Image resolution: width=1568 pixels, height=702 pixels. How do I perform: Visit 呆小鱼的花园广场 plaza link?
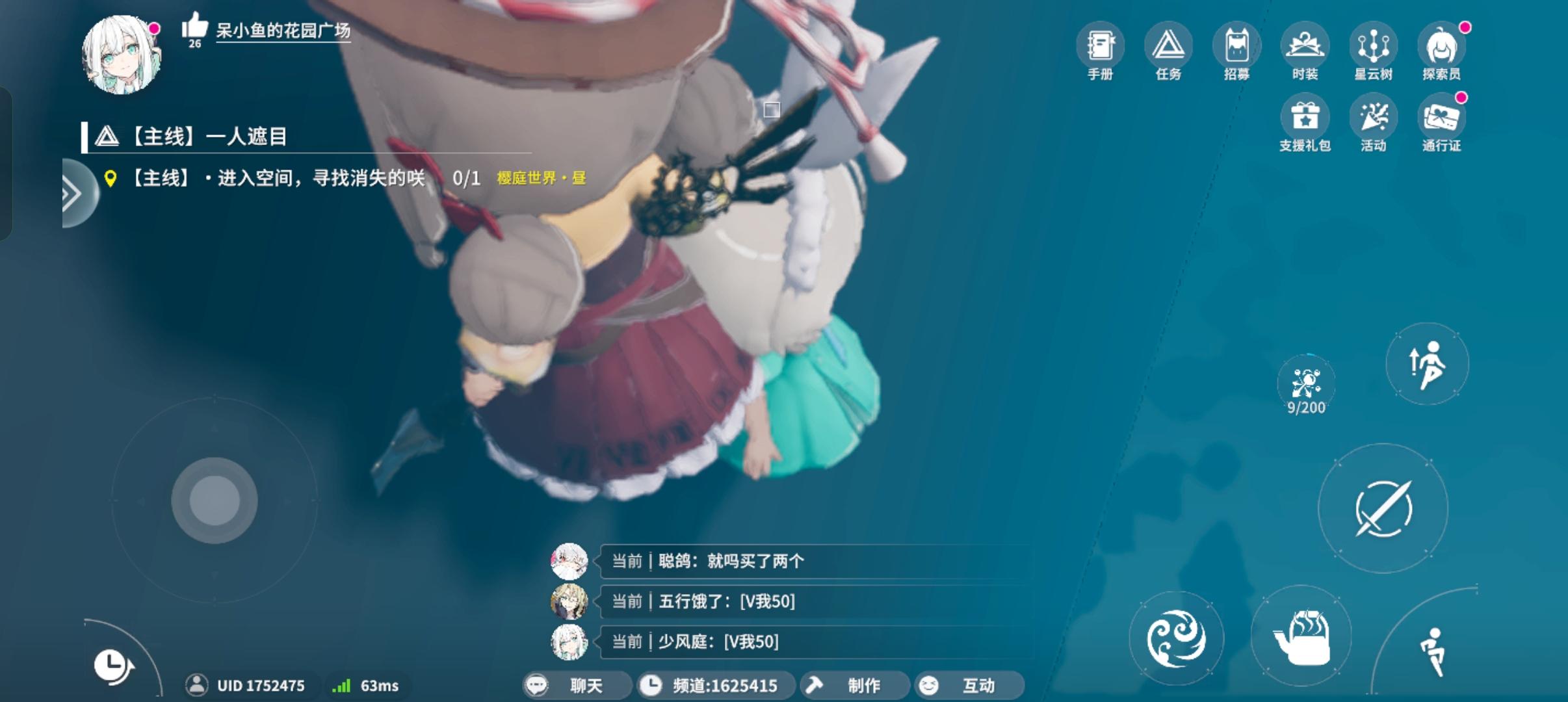pos(281,31)
